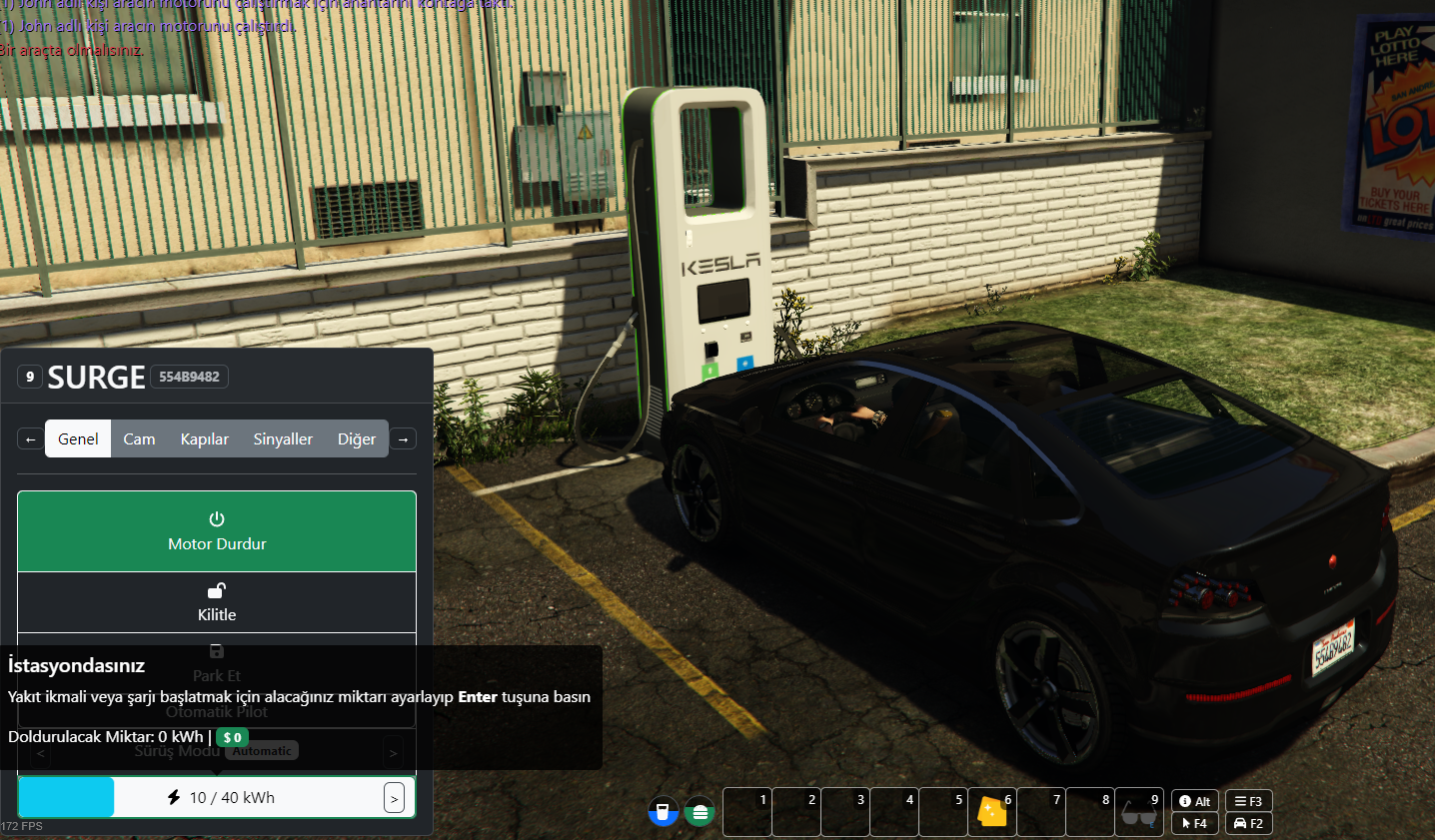Click the Automatic driving mode badge
The image size is (1435, 840).
[x=261, y=750]
